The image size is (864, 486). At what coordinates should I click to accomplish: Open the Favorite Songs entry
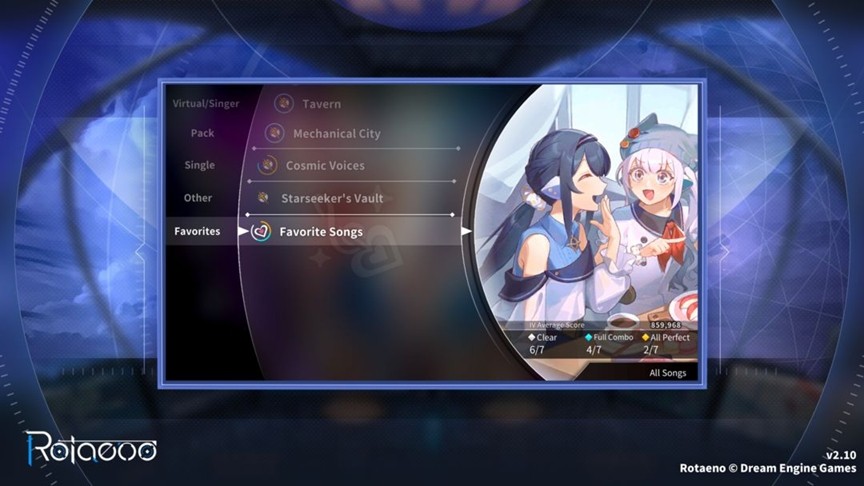pos(321,232)
